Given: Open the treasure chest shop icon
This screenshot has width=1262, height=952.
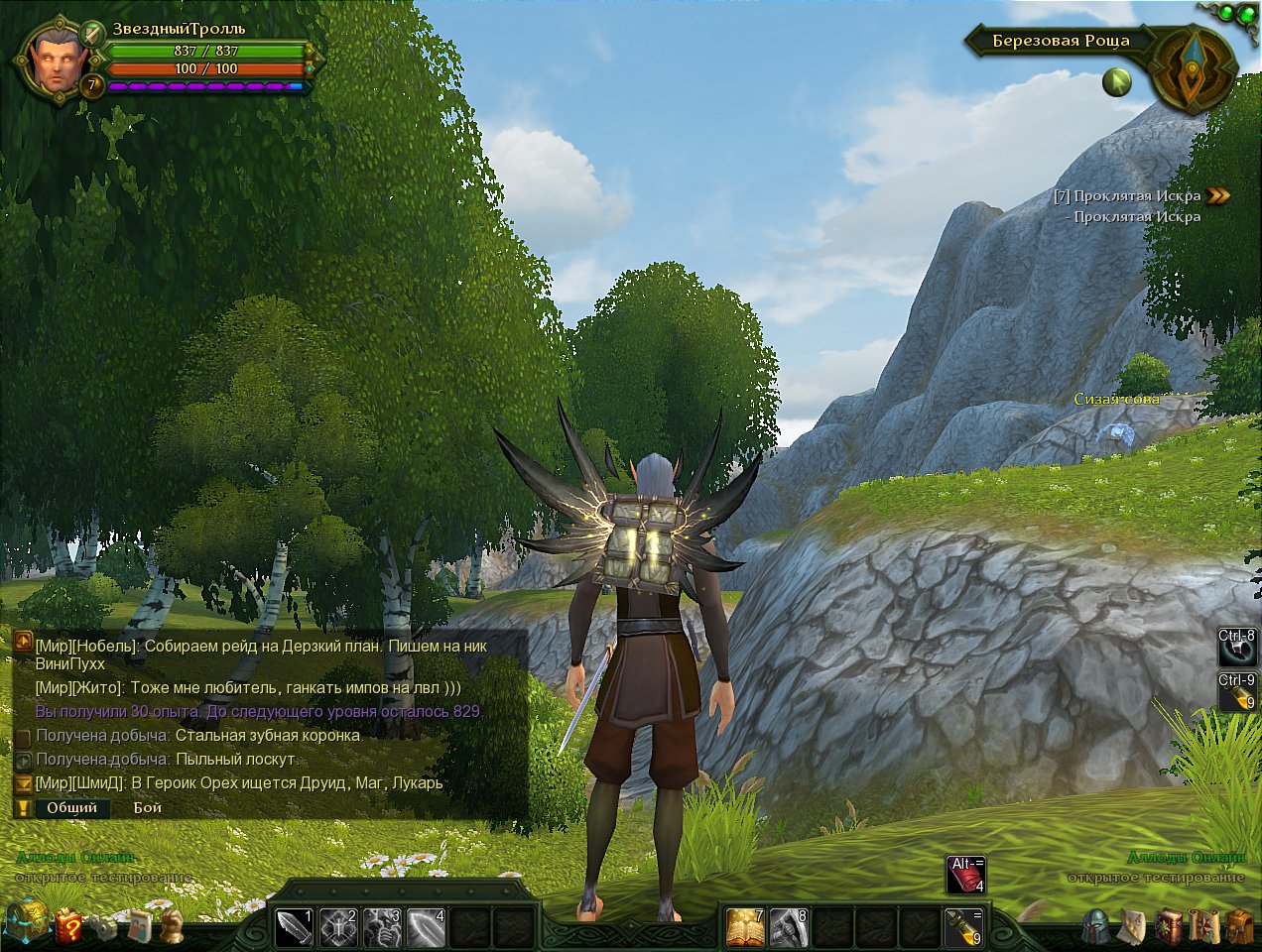Looking at the screenshot, I should (25, 922).
